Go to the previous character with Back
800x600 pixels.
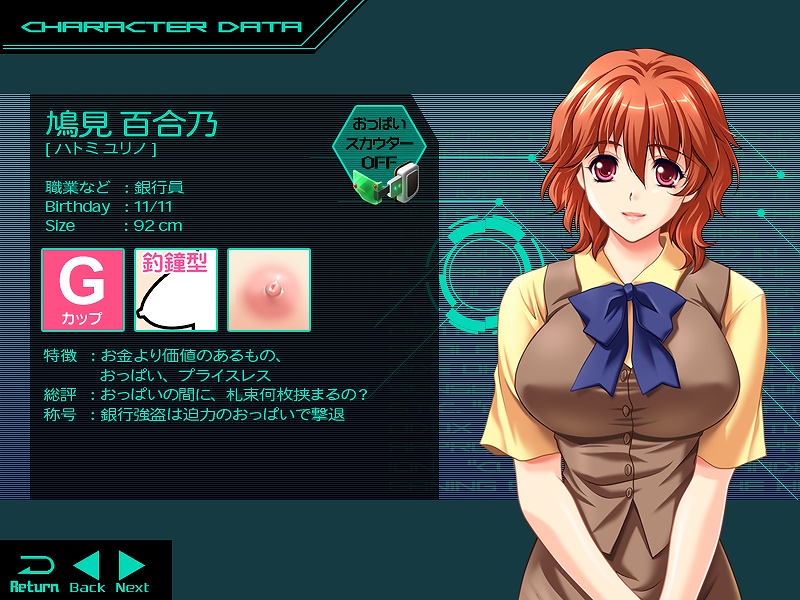[88, 573]
